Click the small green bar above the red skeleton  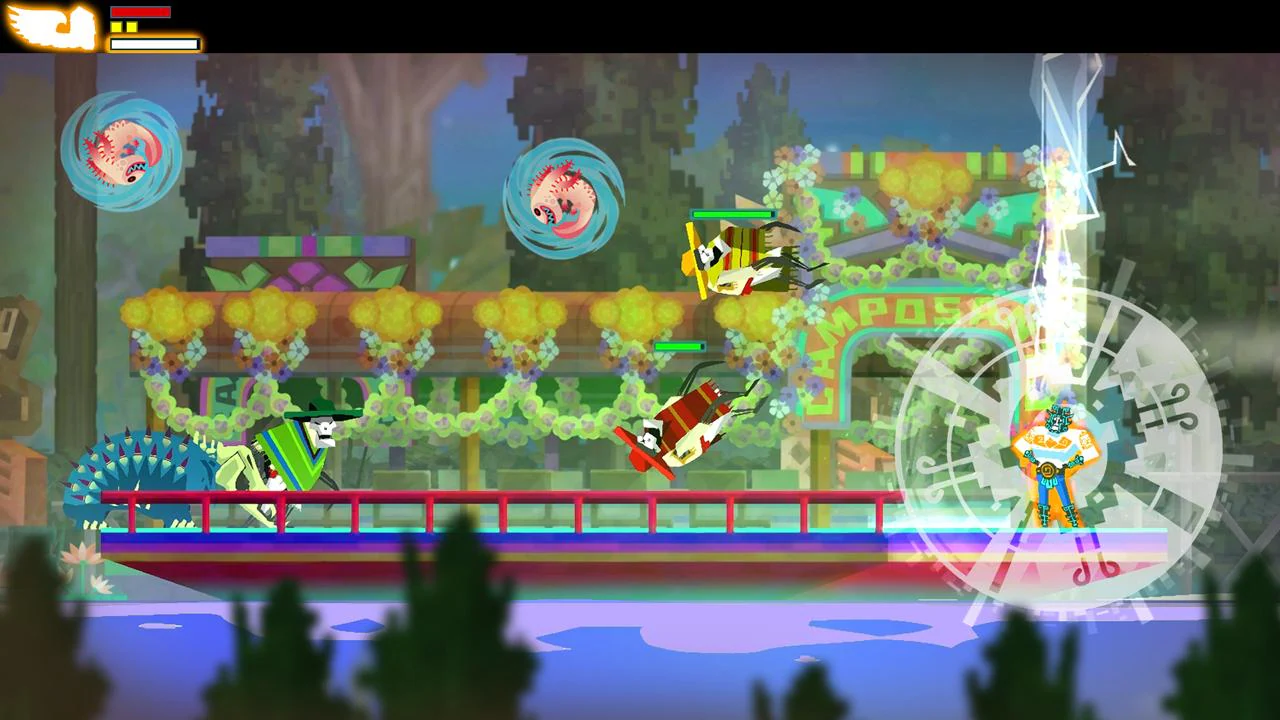[679, 346]
